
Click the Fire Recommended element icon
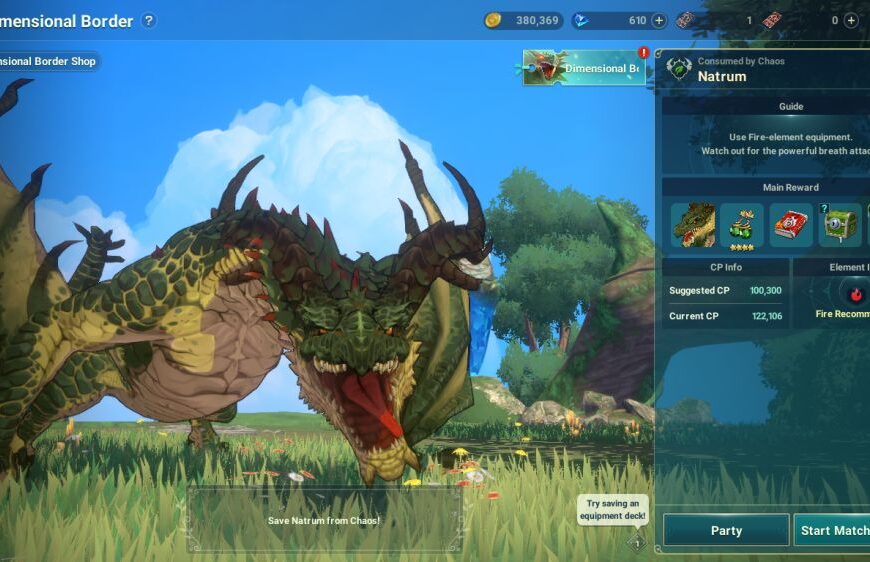coord(856,294)
